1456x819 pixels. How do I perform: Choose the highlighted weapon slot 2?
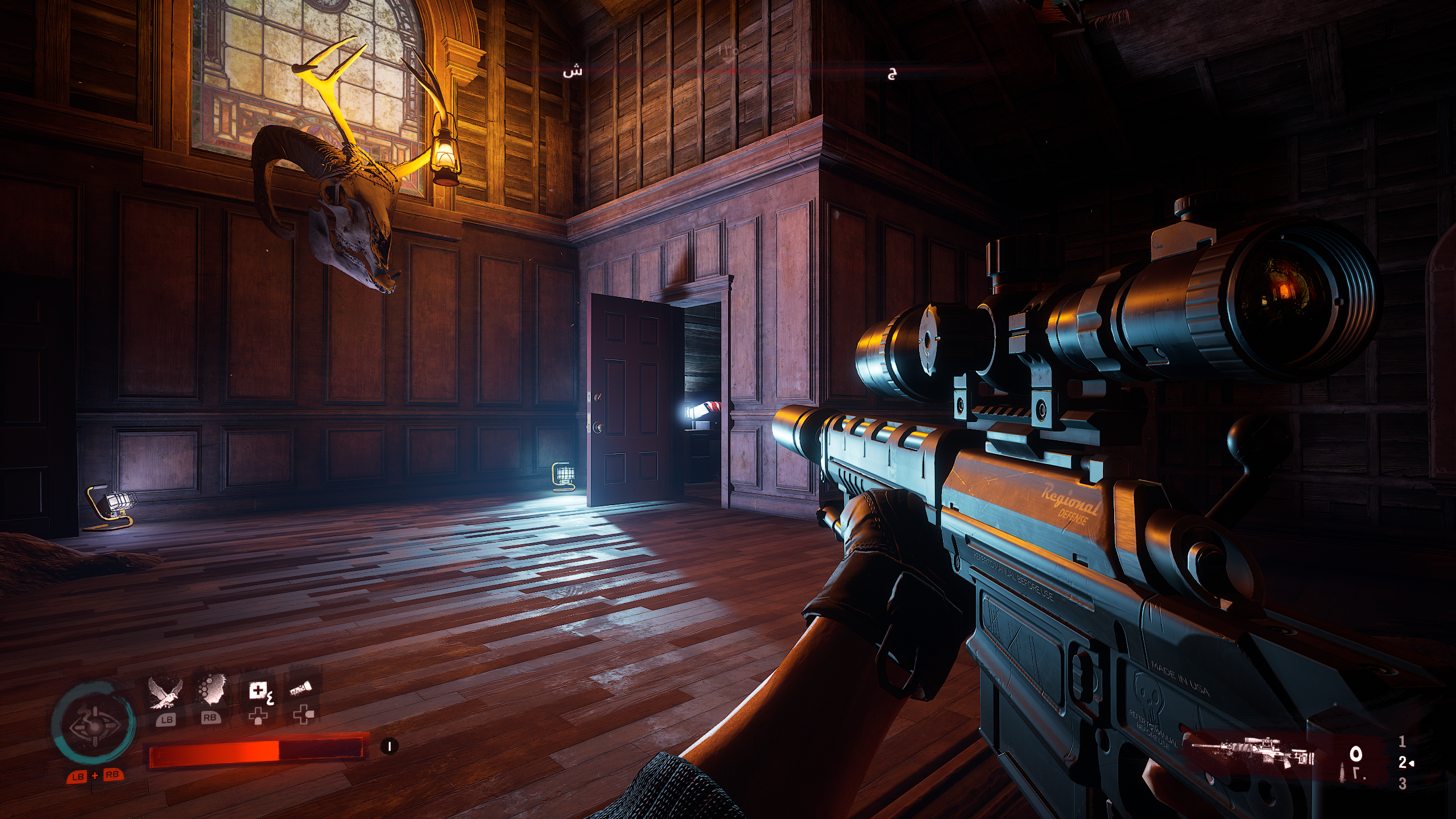[1403, 763]
